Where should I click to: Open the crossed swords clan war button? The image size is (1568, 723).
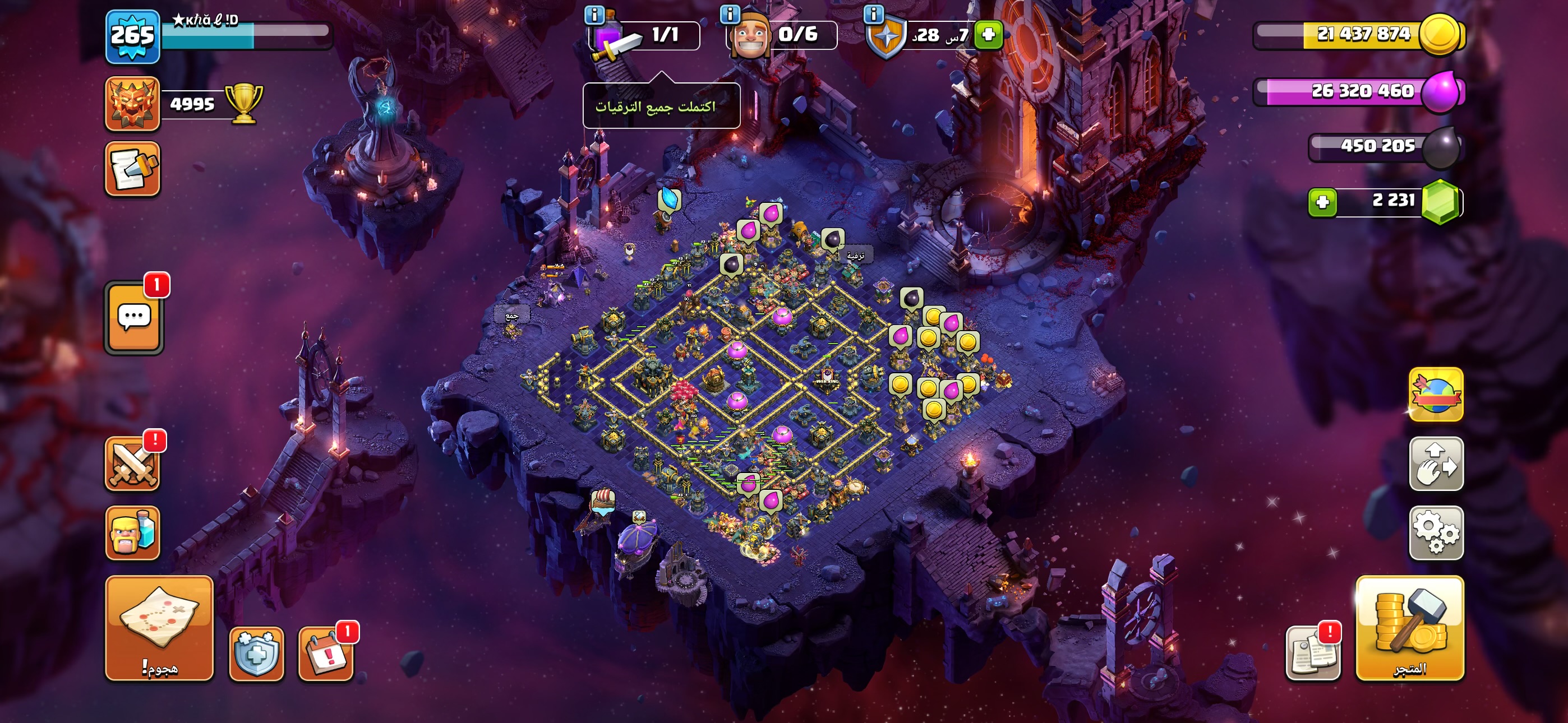click(x=132, y=465)
